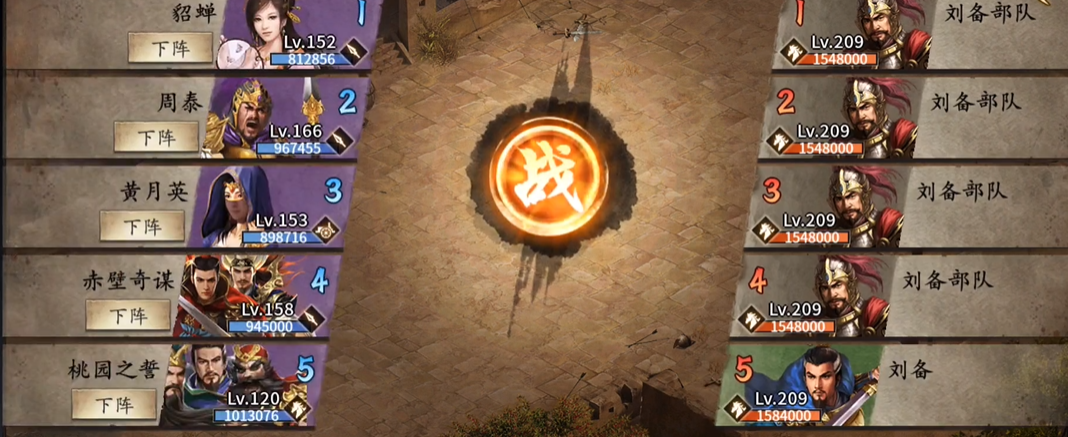Click 下阵 button for 周泰

[156, 136]
